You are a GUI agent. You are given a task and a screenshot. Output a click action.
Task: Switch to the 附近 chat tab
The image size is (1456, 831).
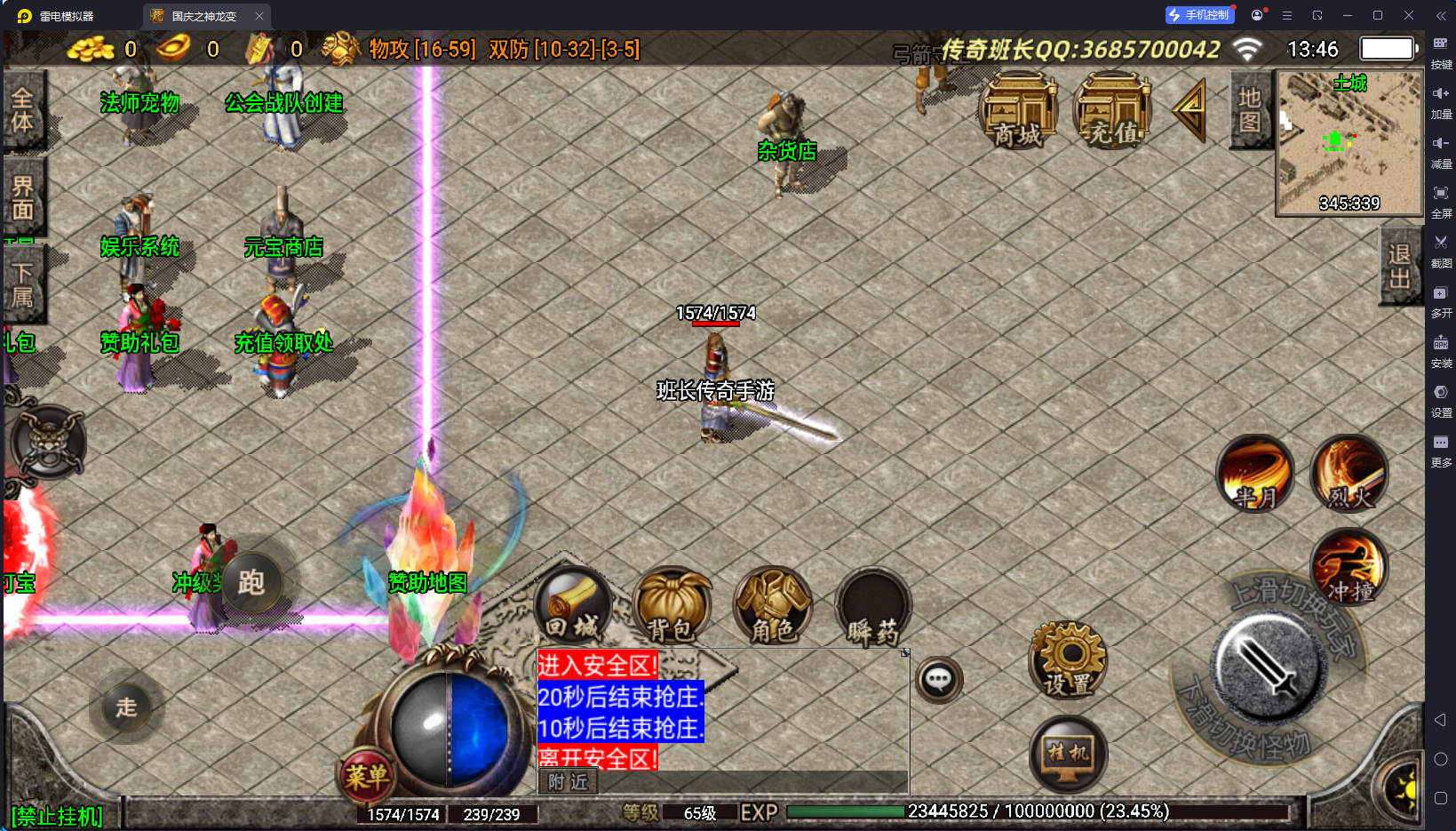pyautogui.click(x=568, y=781)
